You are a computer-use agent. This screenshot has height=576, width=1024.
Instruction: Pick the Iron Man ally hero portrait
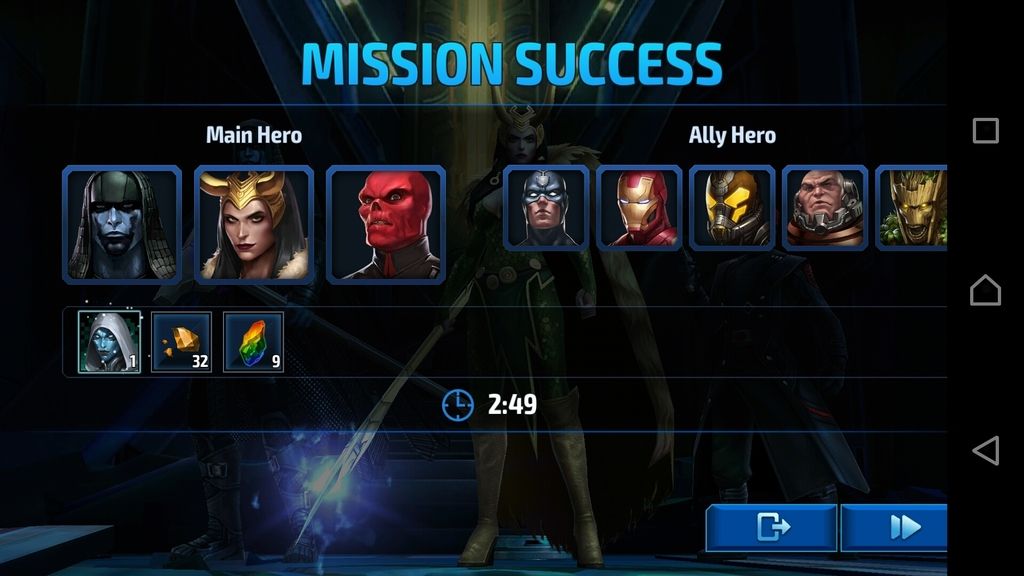click(x=639, y=208)
